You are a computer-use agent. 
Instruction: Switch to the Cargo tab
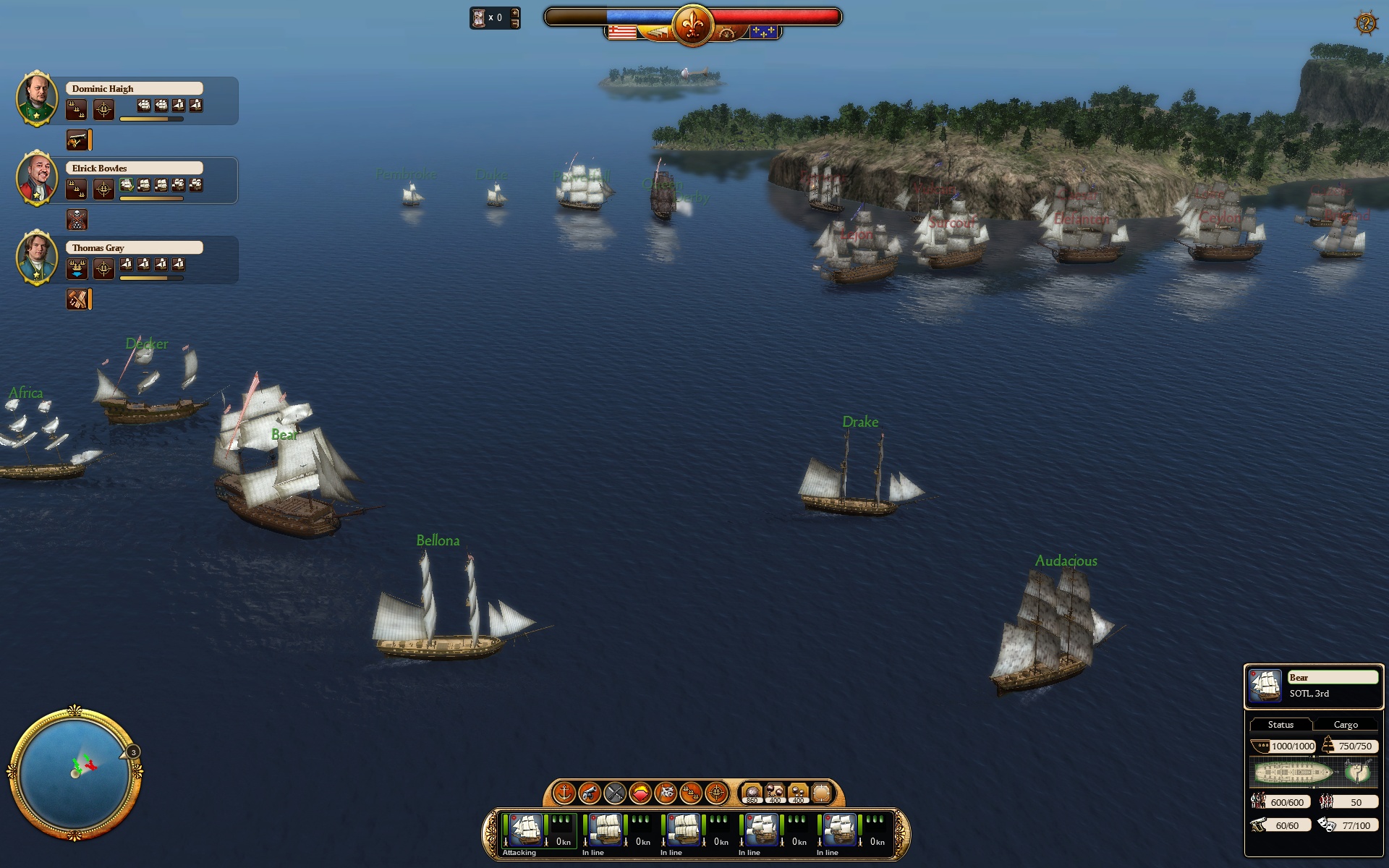pyautogui.click(x=1346, y=724)
